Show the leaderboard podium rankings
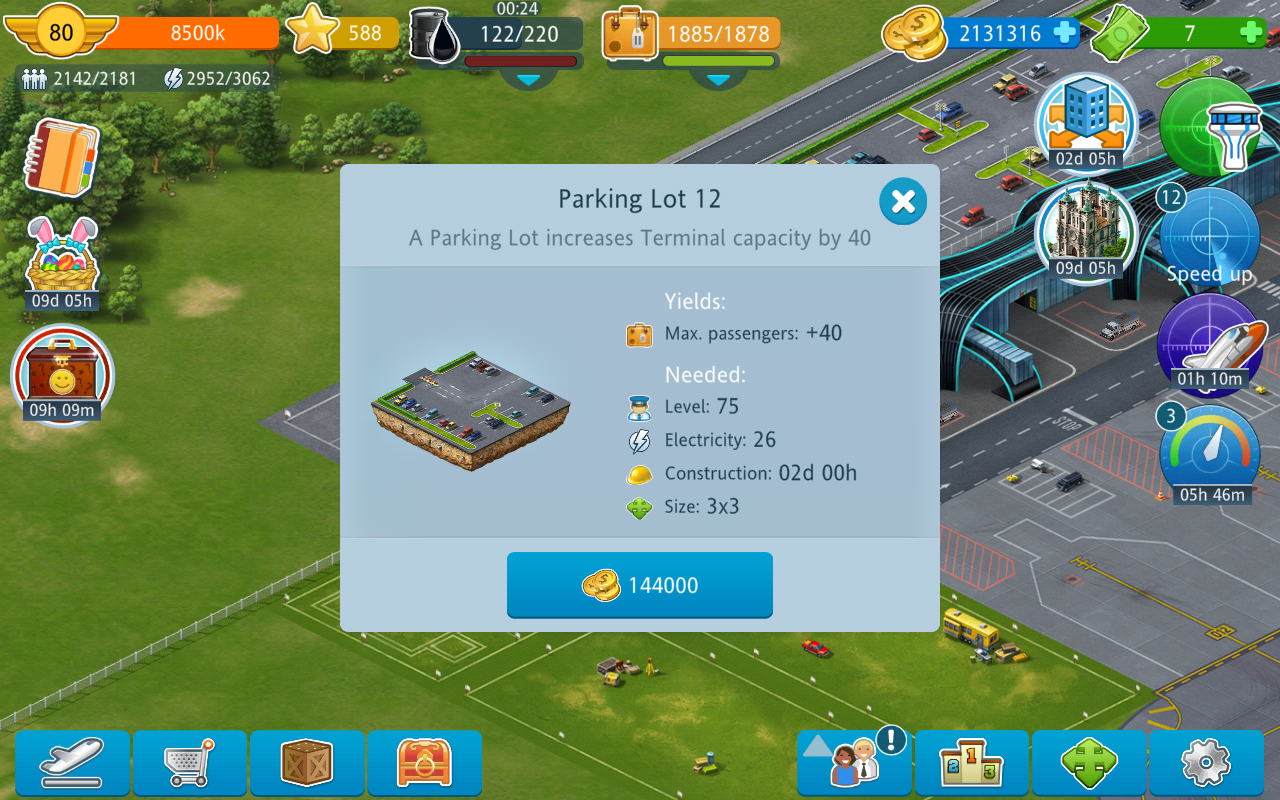The image size is (1280, 800). point(972,764)
